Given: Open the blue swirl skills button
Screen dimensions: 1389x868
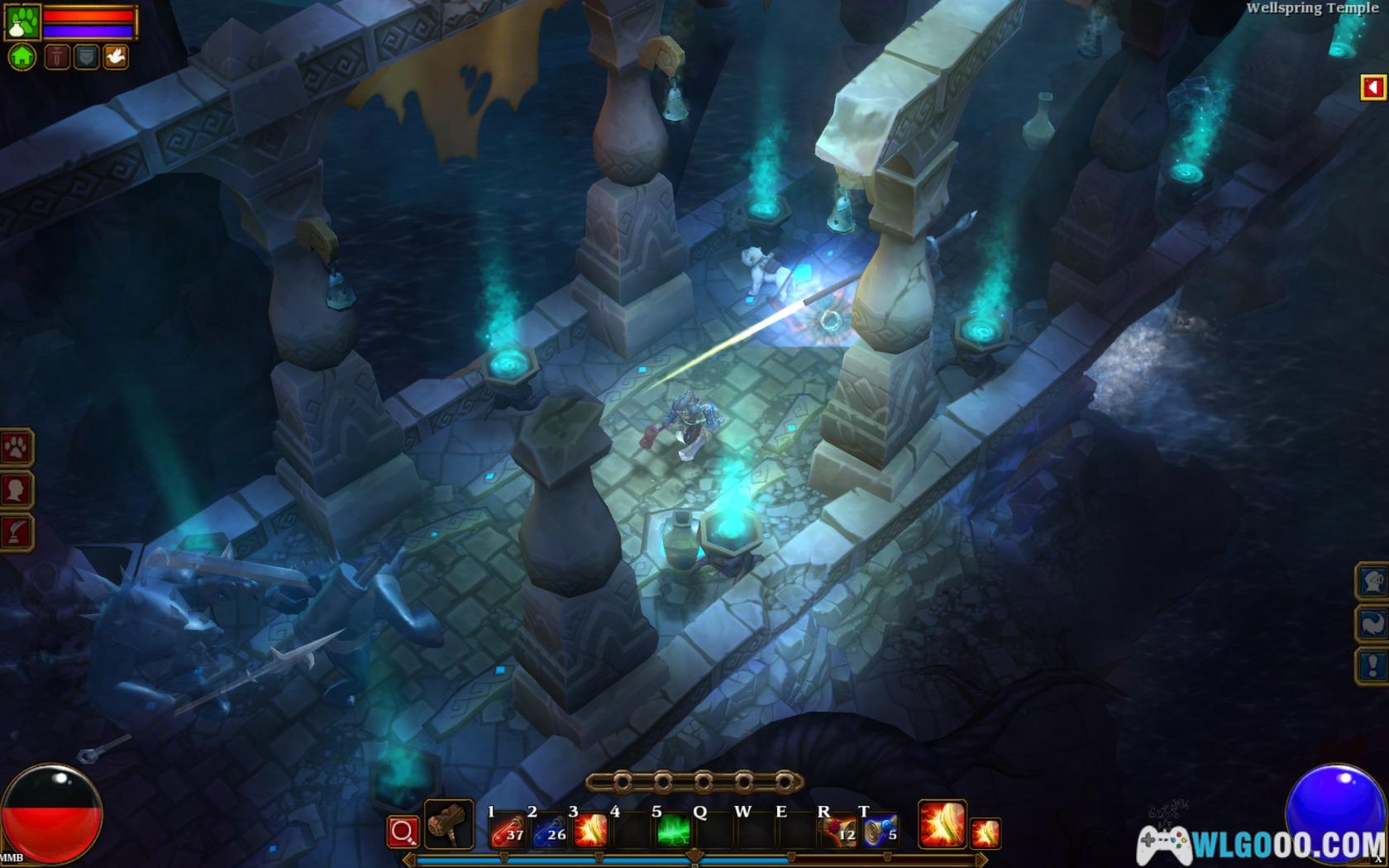Looking at the screenshot, I should click(x=1372, y=623).
